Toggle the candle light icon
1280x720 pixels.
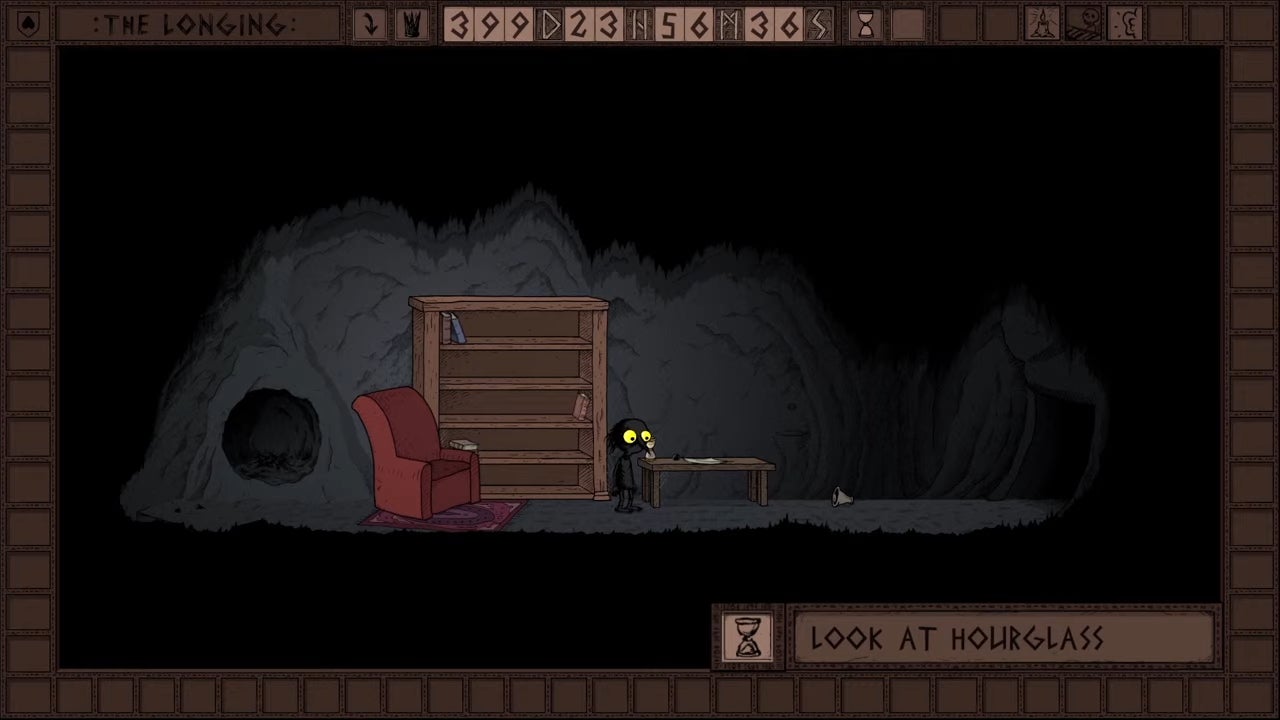click(x=1042, y=25)
